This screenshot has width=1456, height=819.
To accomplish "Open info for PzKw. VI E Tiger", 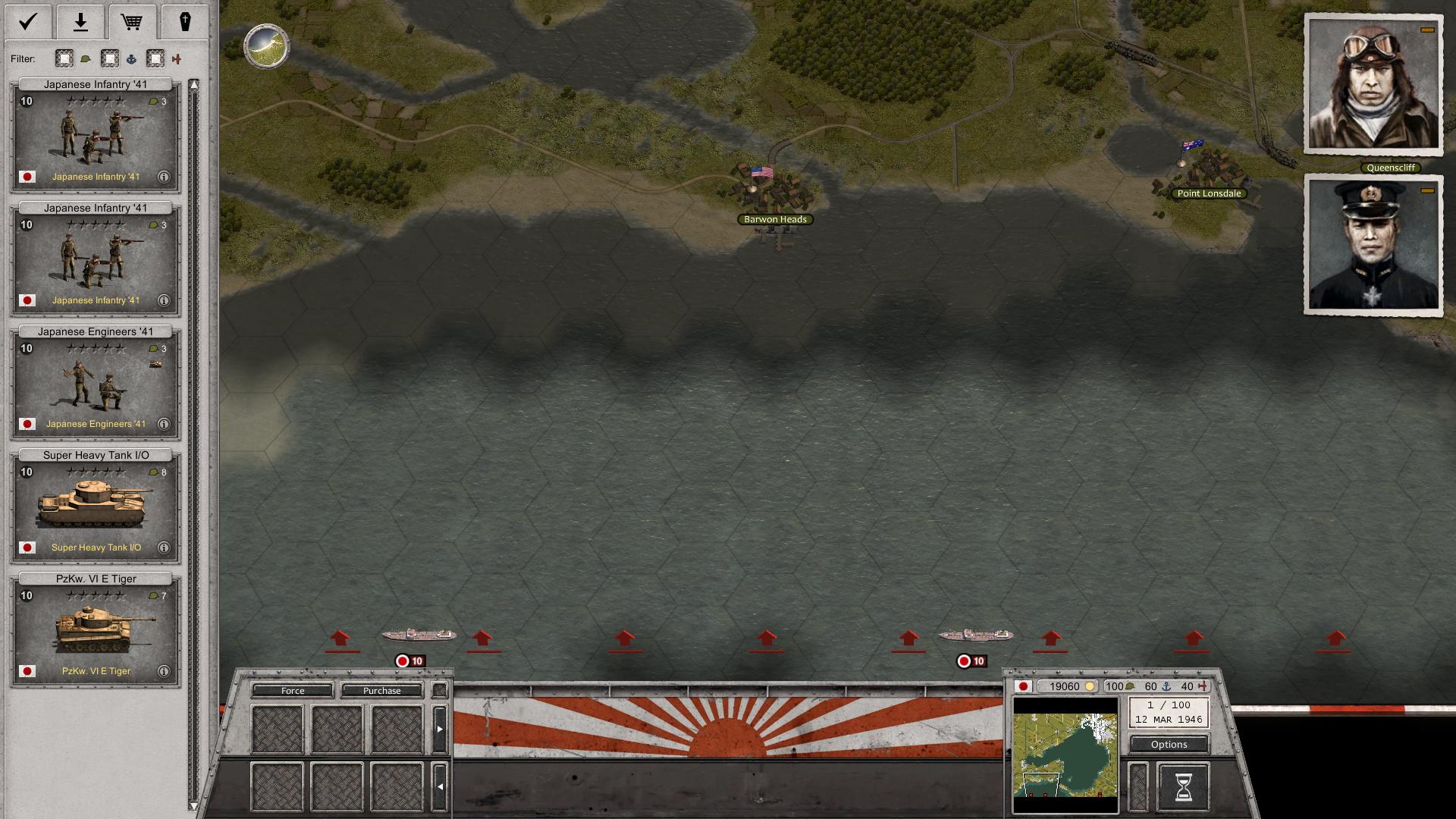I will [x=162, y=671].
